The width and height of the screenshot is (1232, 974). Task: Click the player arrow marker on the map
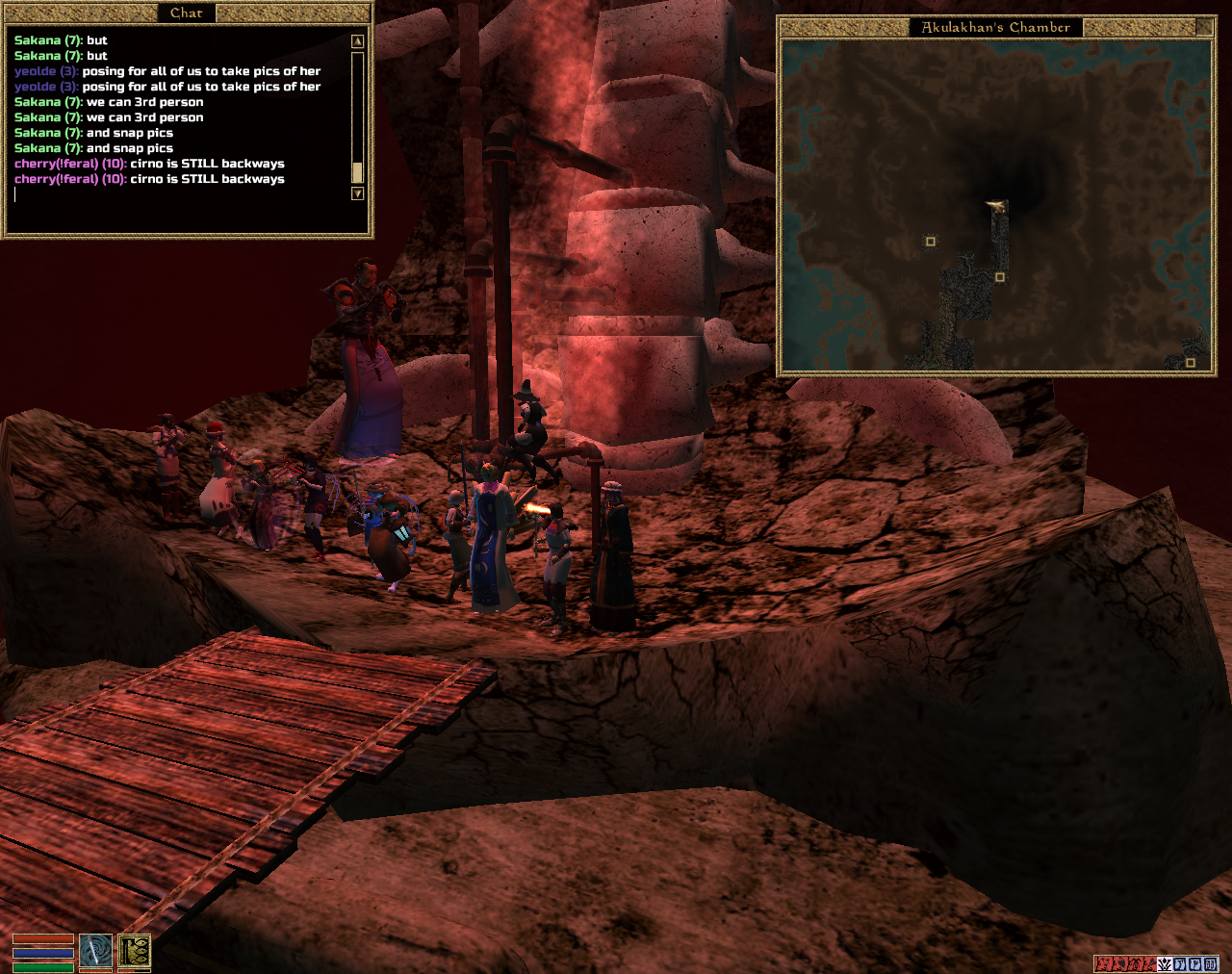click(997, 205)
